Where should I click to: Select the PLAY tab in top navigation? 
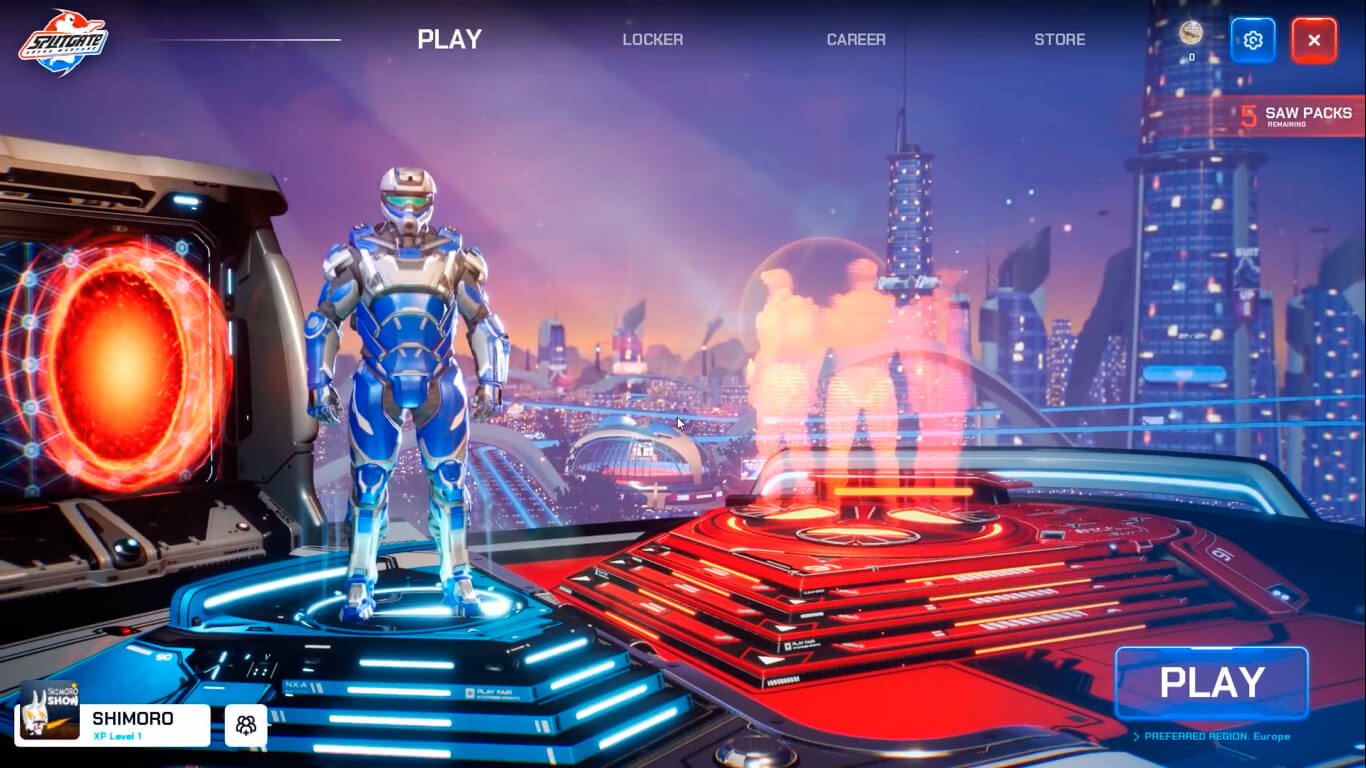[449, 40]
